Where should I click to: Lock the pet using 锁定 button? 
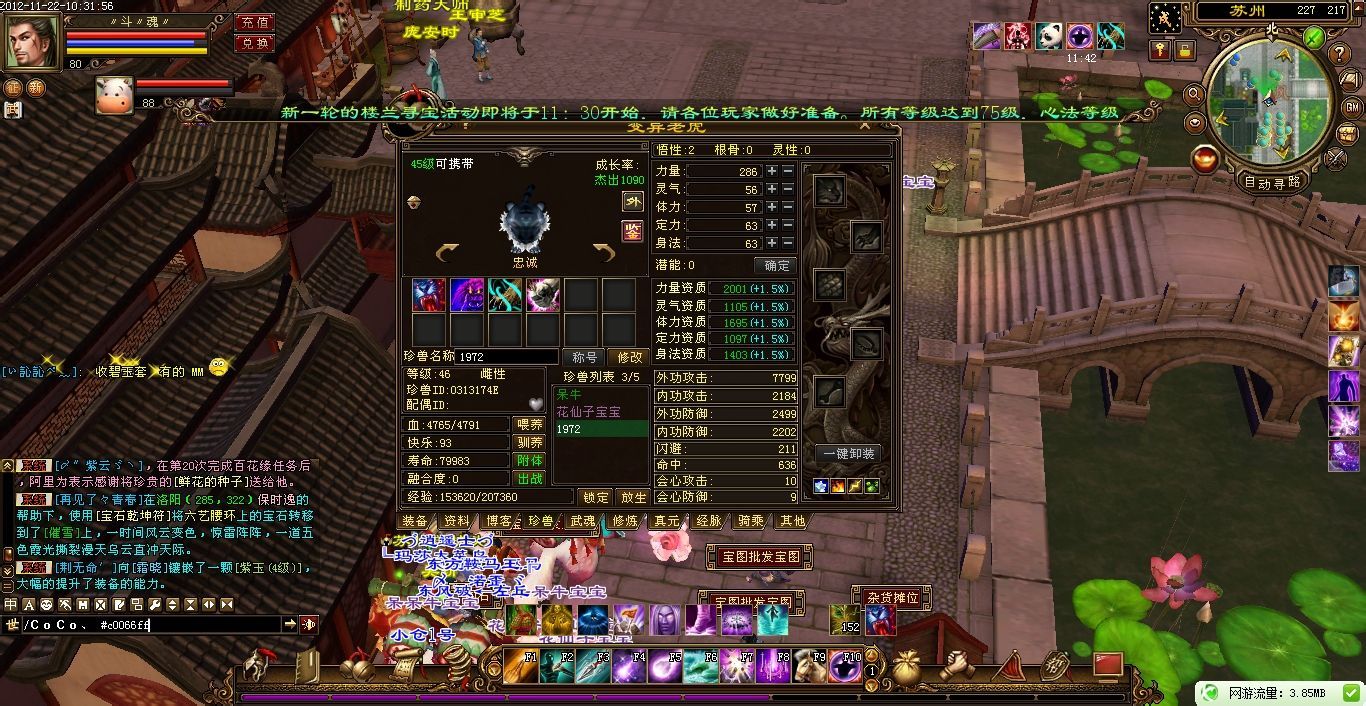595,497
